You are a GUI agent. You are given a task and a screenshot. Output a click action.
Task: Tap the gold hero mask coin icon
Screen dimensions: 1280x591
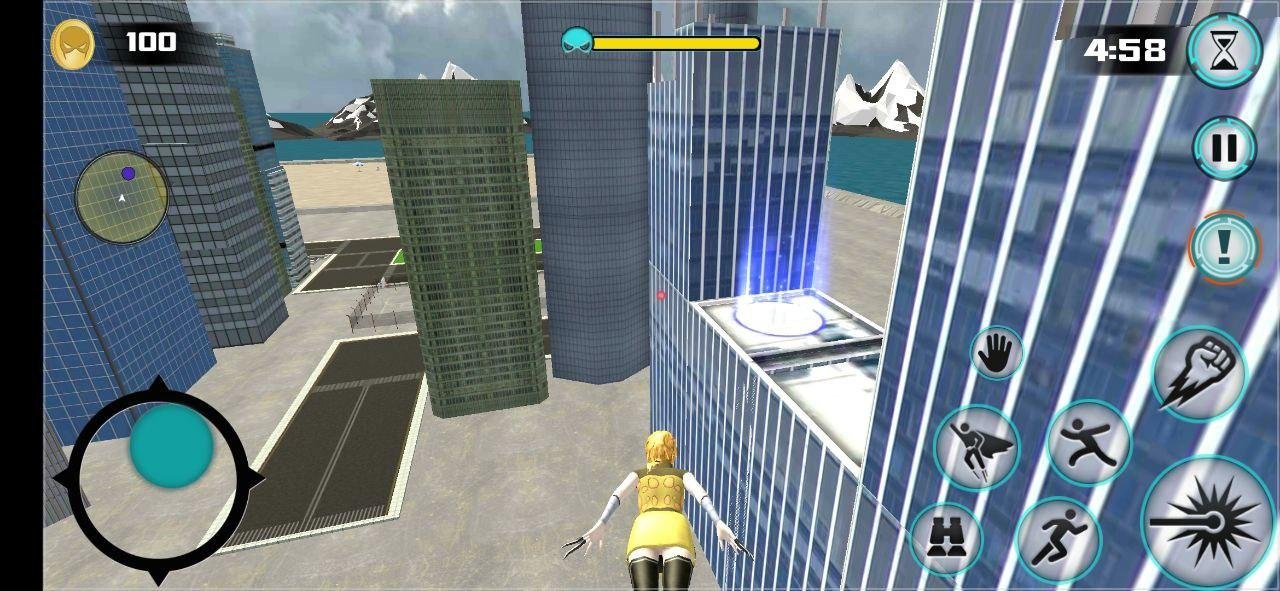[73, 45]
